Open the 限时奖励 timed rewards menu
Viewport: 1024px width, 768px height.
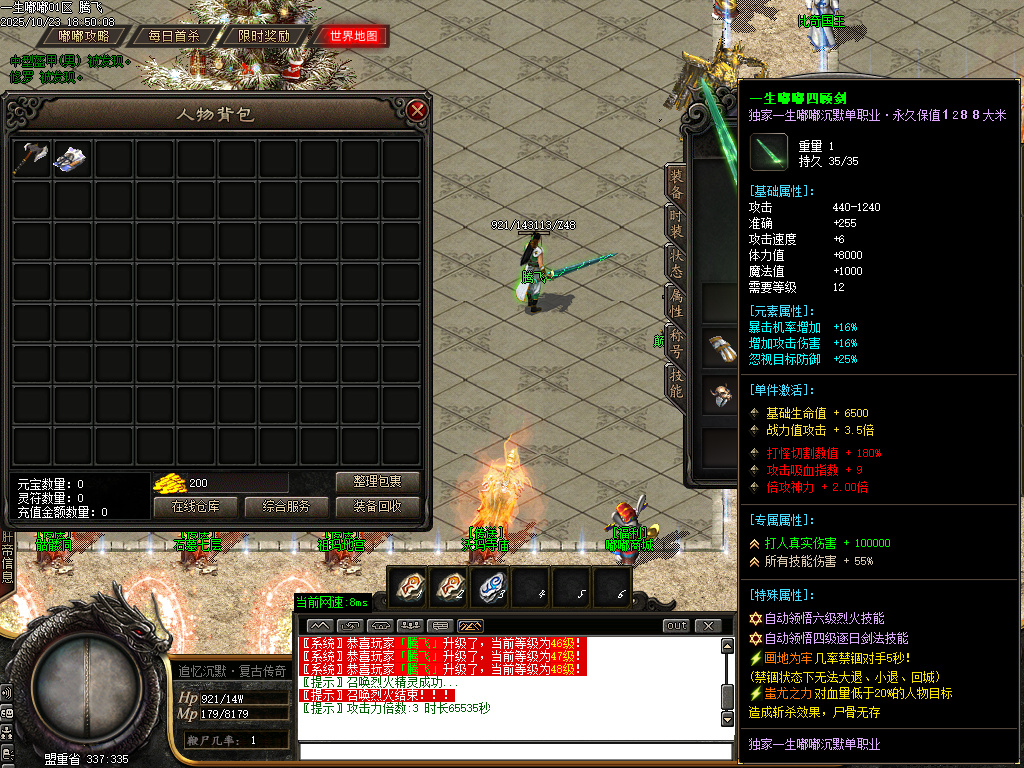click(264, 36)
